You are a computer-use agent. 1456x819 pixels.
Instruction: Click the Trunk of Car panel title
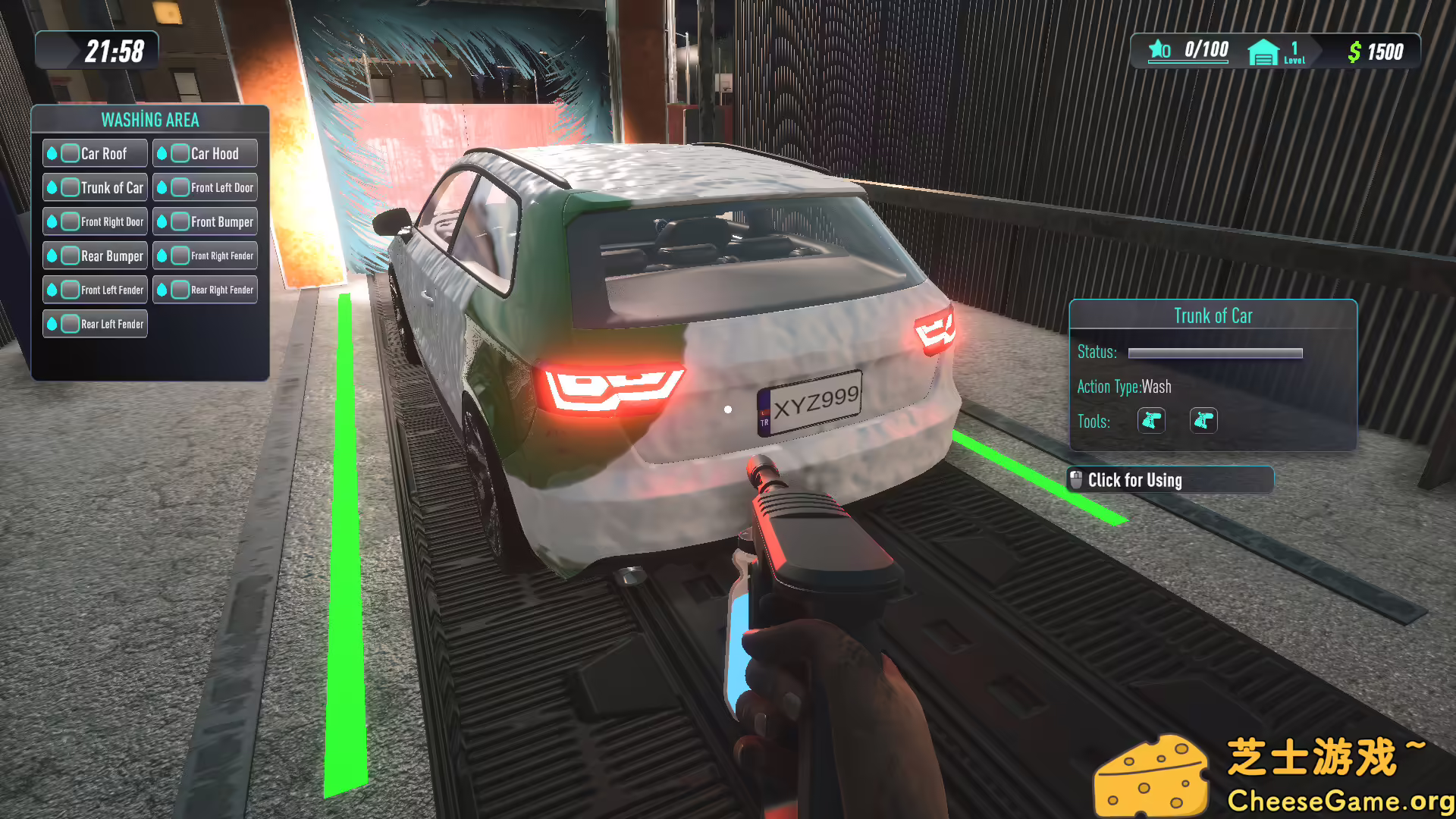(1212, 315)
